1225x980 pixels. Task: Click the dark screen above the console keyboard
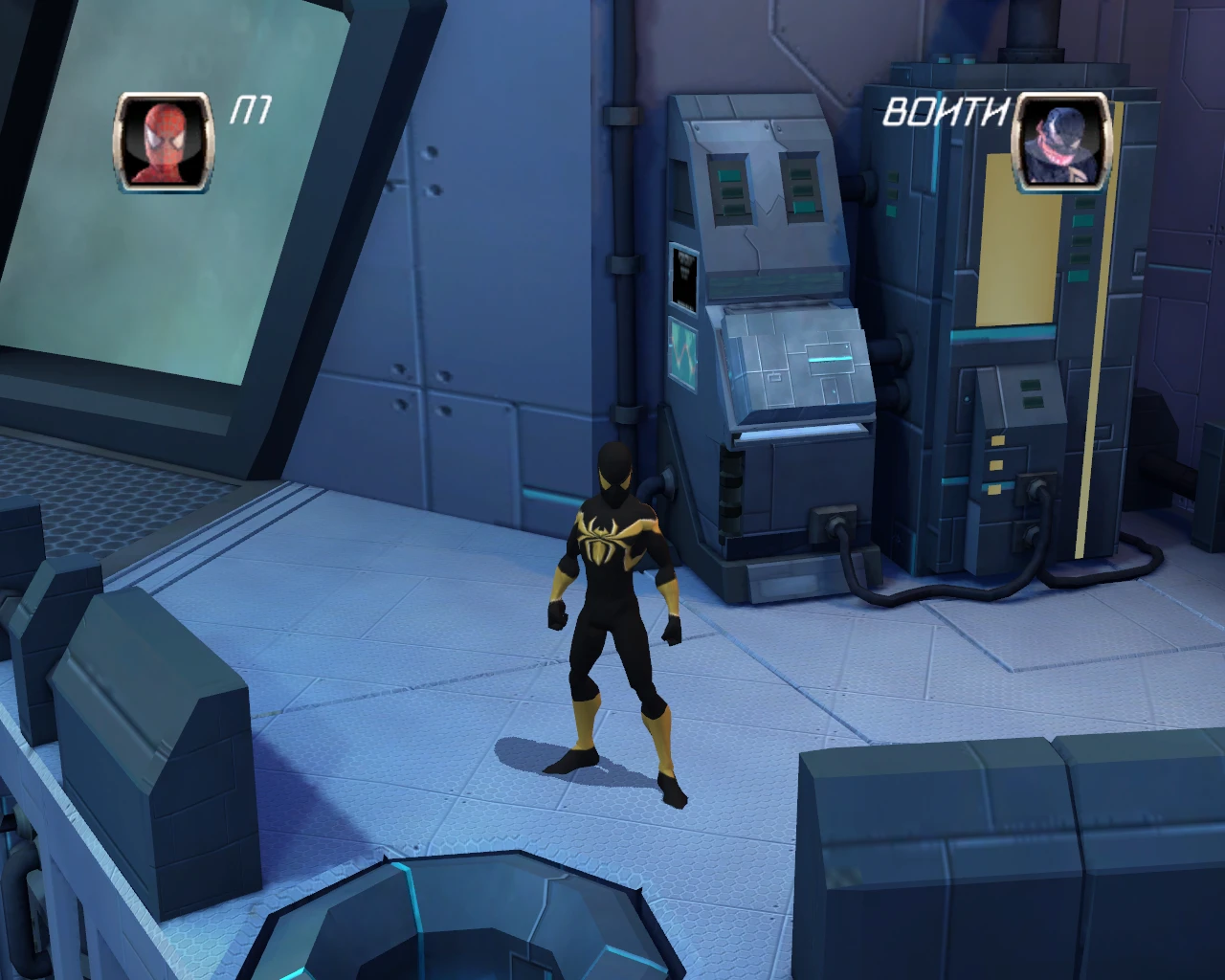pyautogui.click(x=685, y=278)
